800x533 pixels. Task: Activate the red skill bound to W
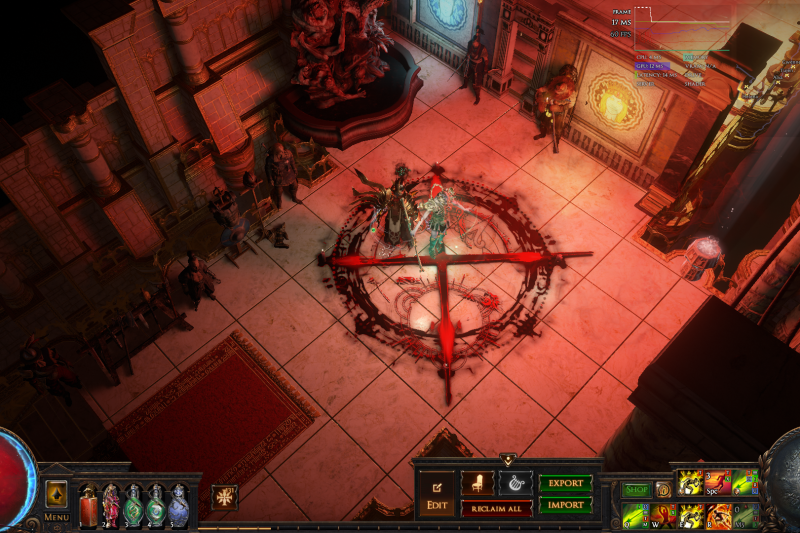point(663,516)
